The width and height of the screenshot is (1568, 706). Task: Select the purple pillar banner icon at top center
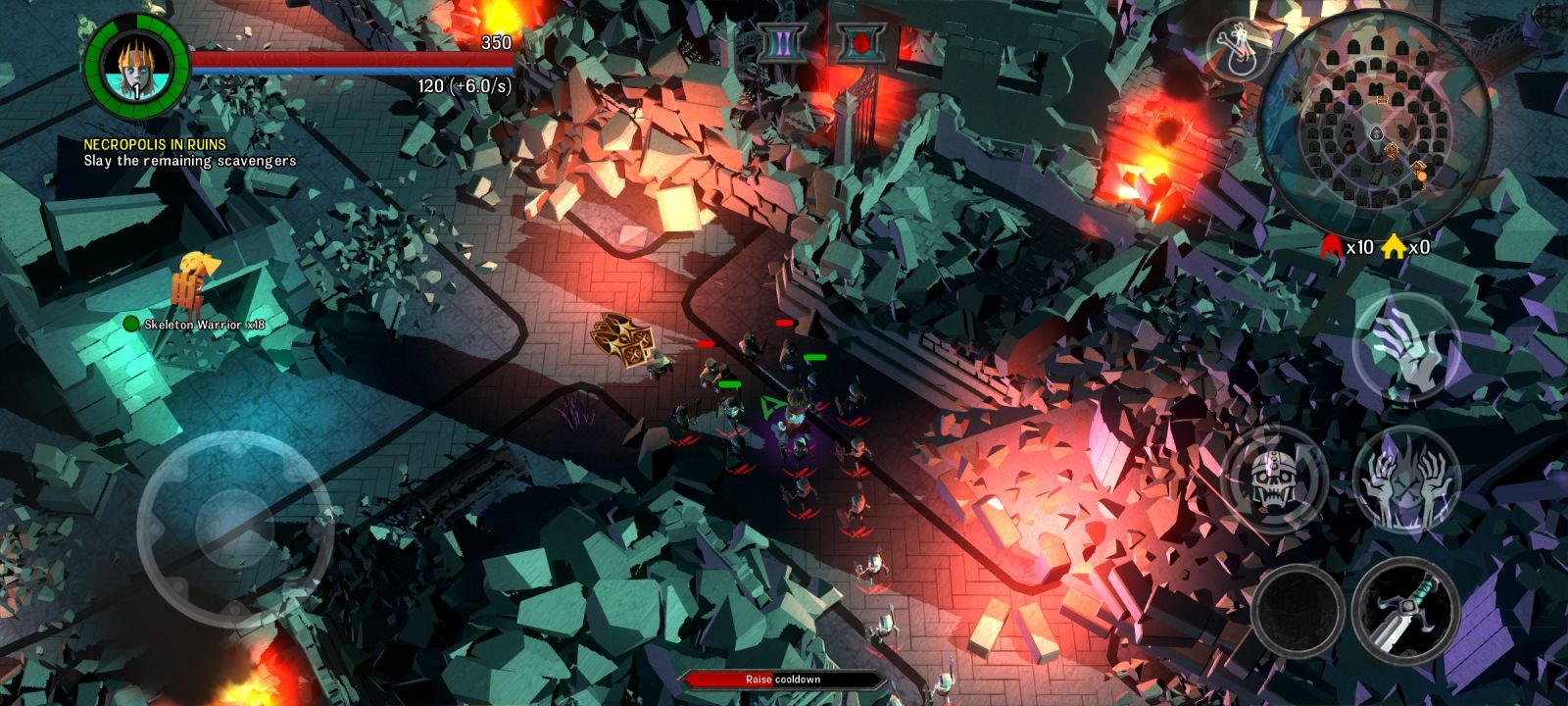[x=781, y=42]
